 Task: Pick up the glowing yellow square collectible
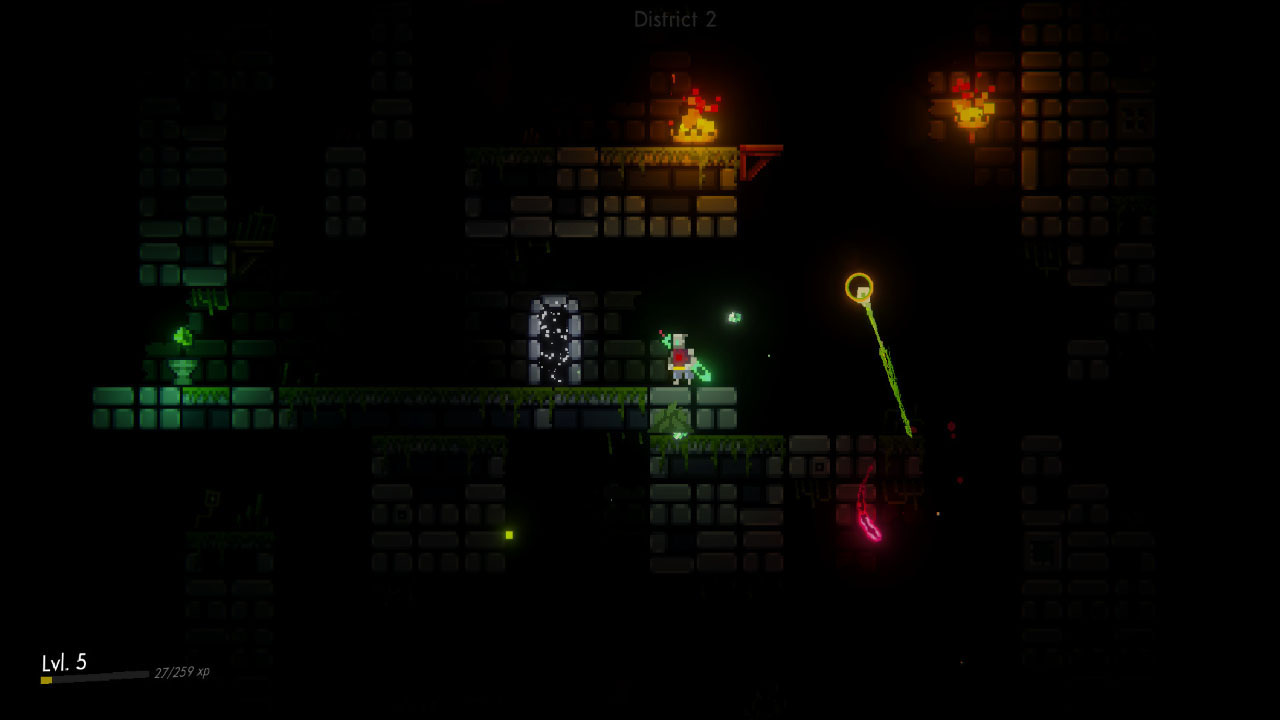pyautogui.click(x=510, y=536)
